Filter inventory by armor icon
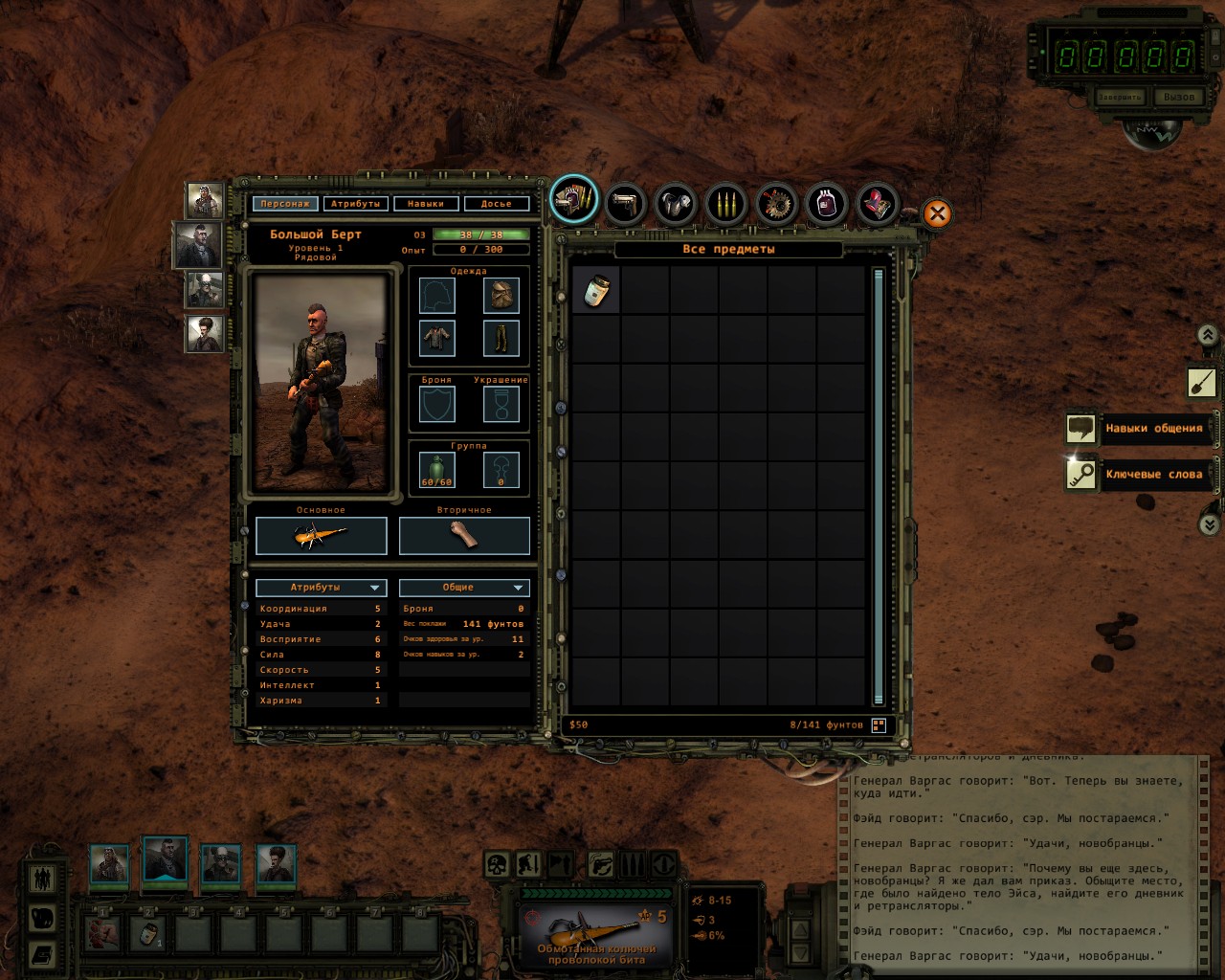The width and height of the screenshot is (1225, 980). [676, 203]
